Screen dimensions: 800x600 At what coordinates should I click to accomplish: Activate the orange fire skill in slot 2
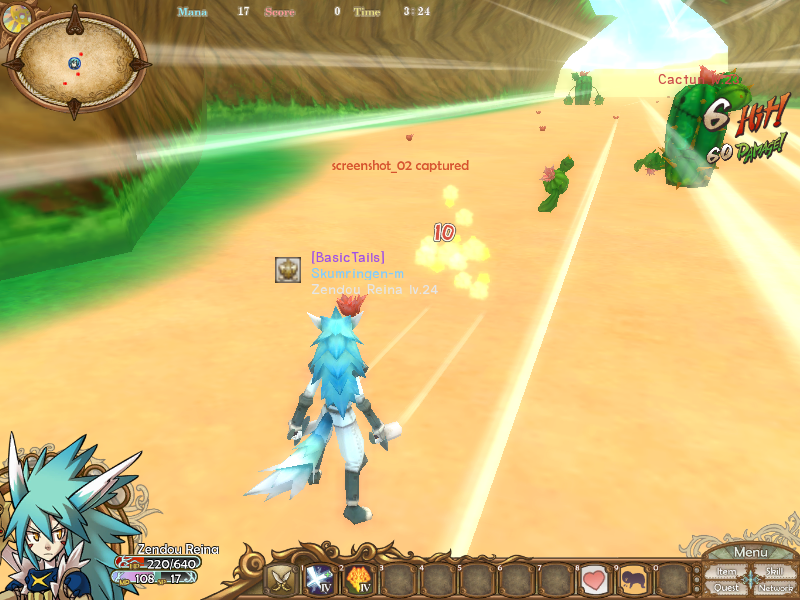pyautogui.click(x=359, y=580)
